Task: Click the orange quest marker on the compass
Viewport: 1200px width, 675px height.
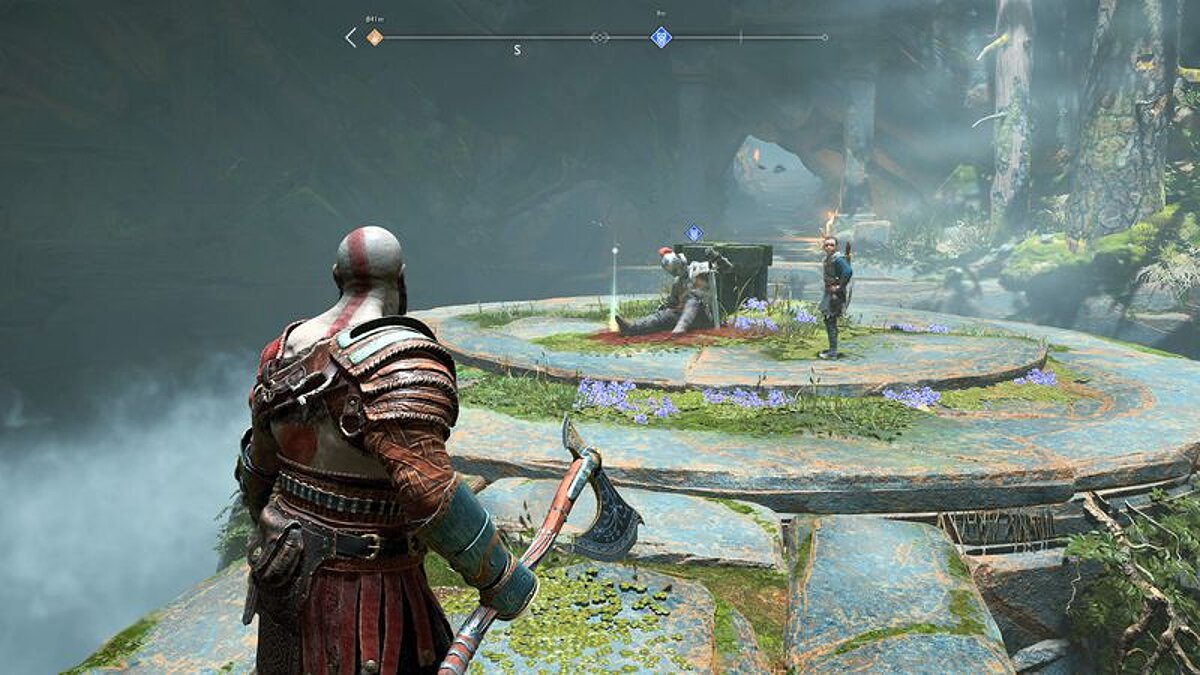Action: tap(374, 38)
